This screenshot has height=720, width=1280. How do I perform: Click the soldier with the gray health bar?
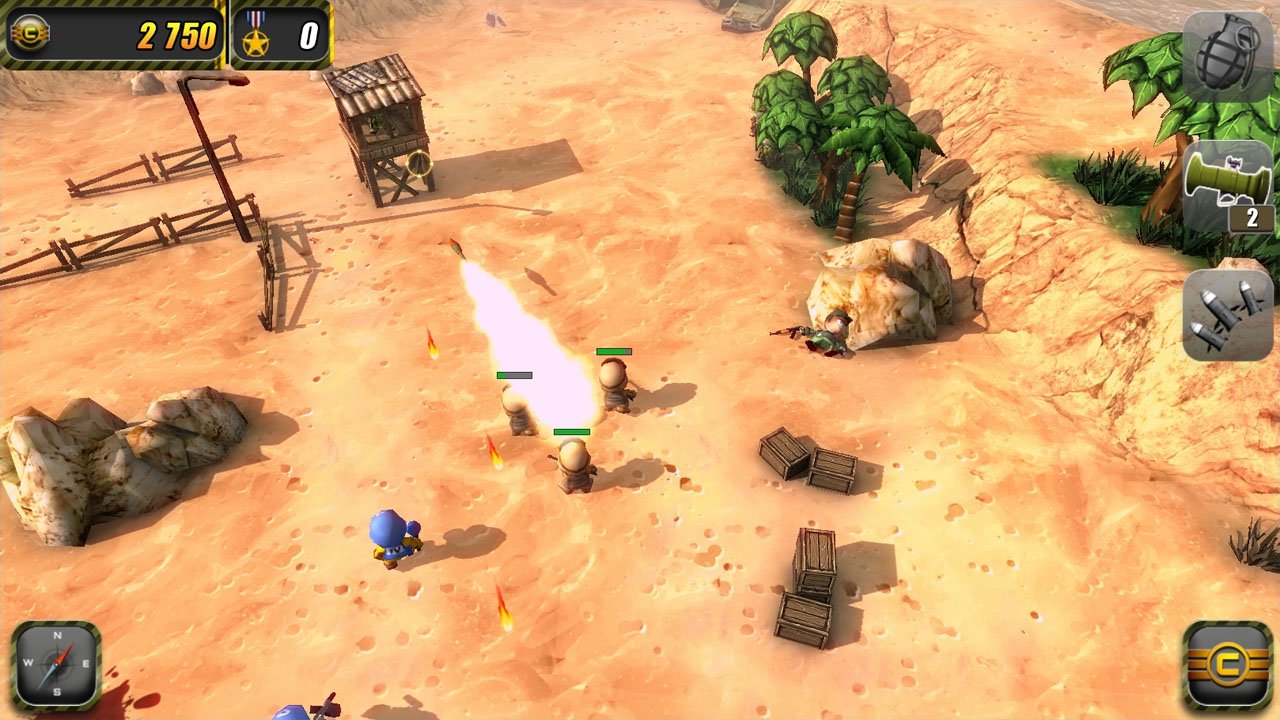click(516, 410)
